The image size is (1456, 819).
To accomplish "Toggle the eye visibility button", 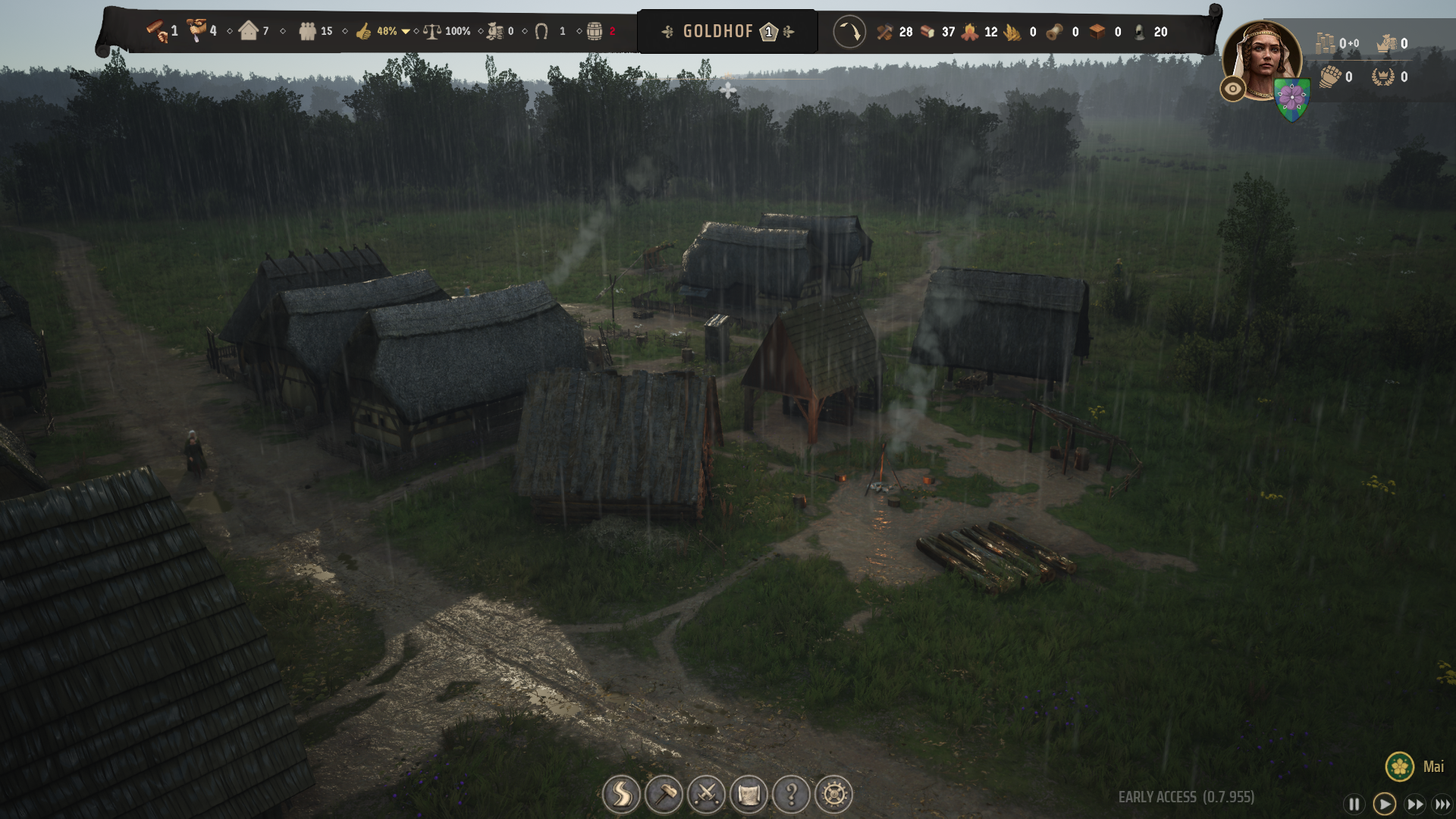I will pyautogui.click(x=1233, y=89).
